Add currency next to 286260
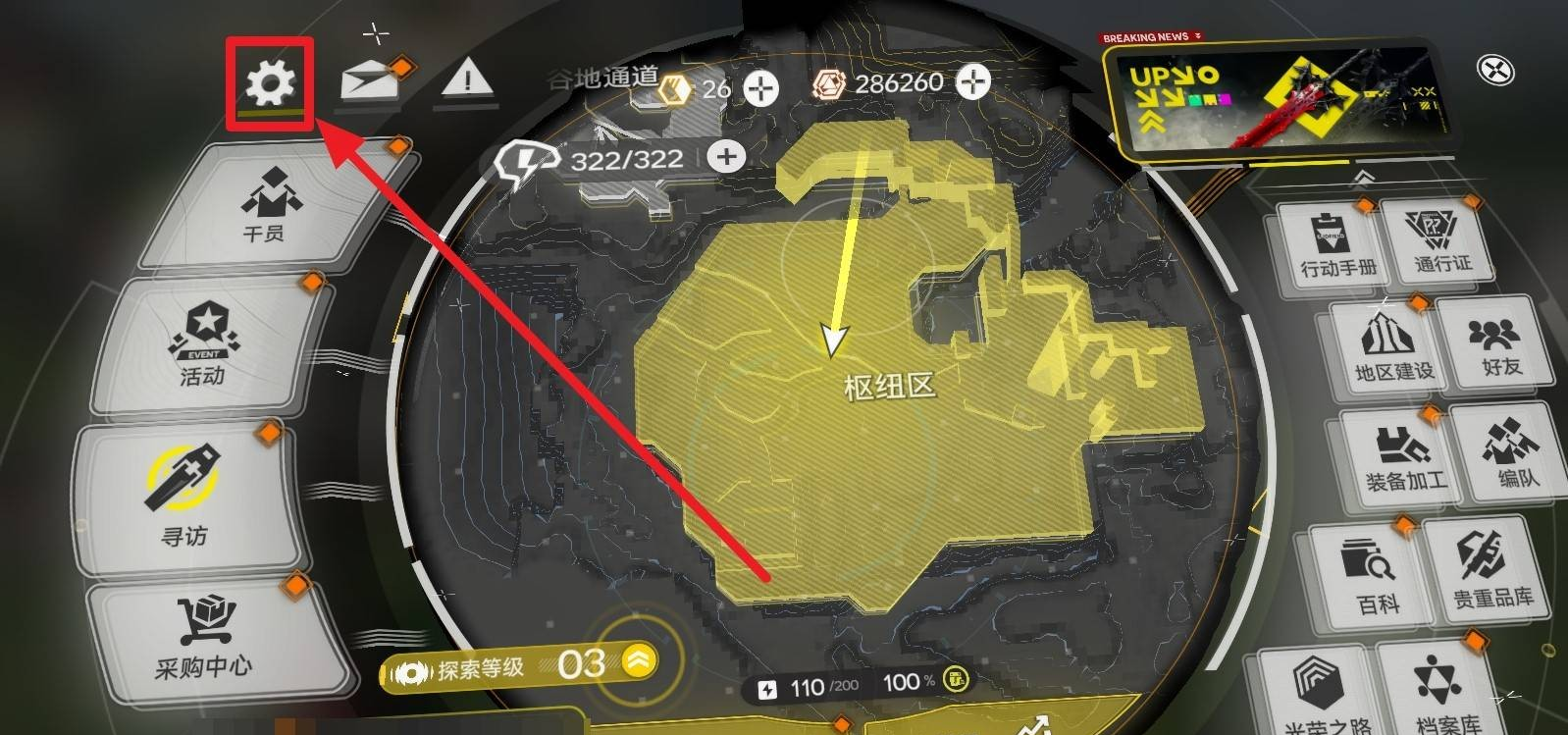This screenshot has width=1568, height=735. [x=972, y=82]
